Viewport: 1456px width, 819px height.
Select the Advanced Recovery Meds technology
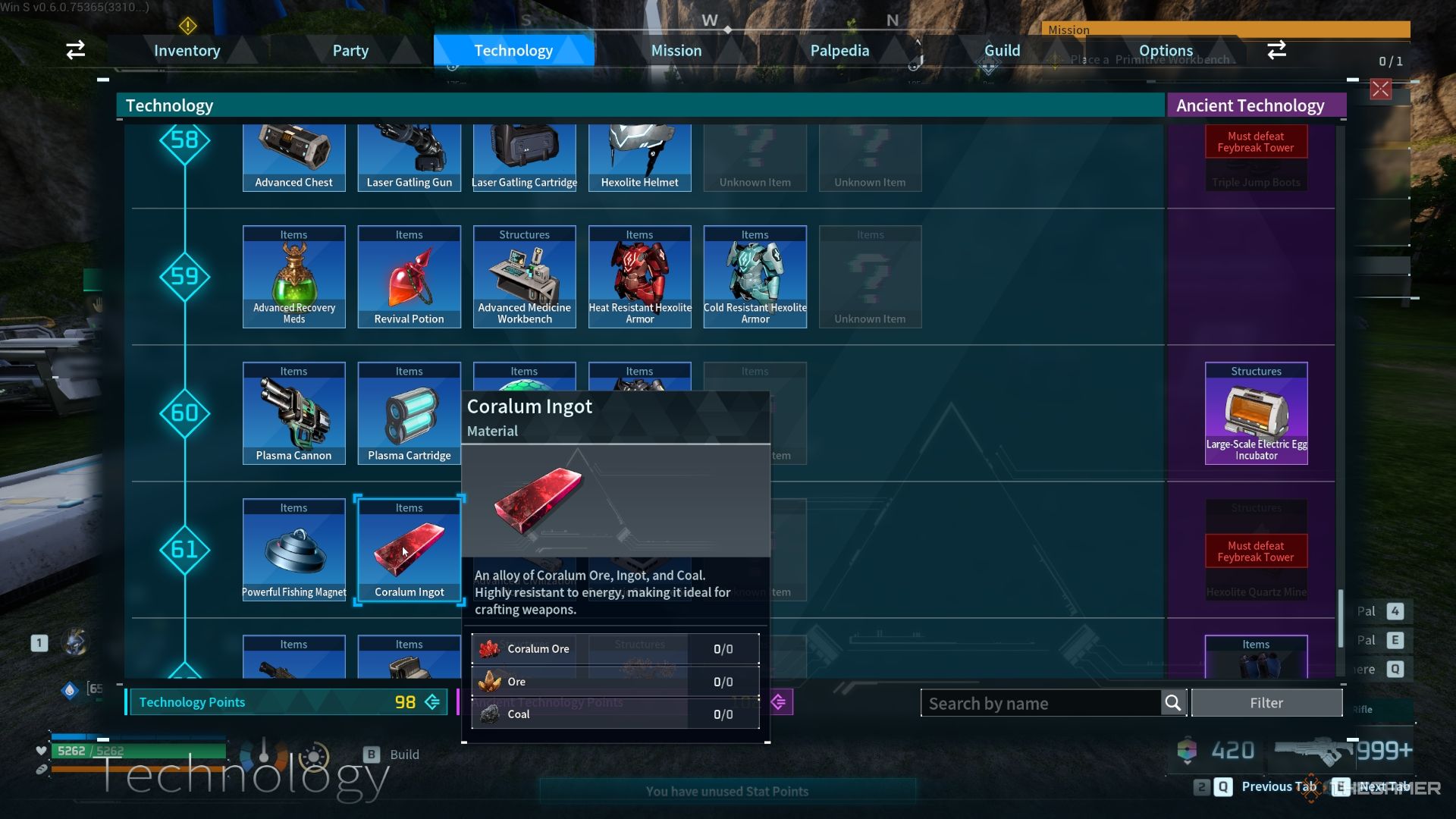click(294, 277)
